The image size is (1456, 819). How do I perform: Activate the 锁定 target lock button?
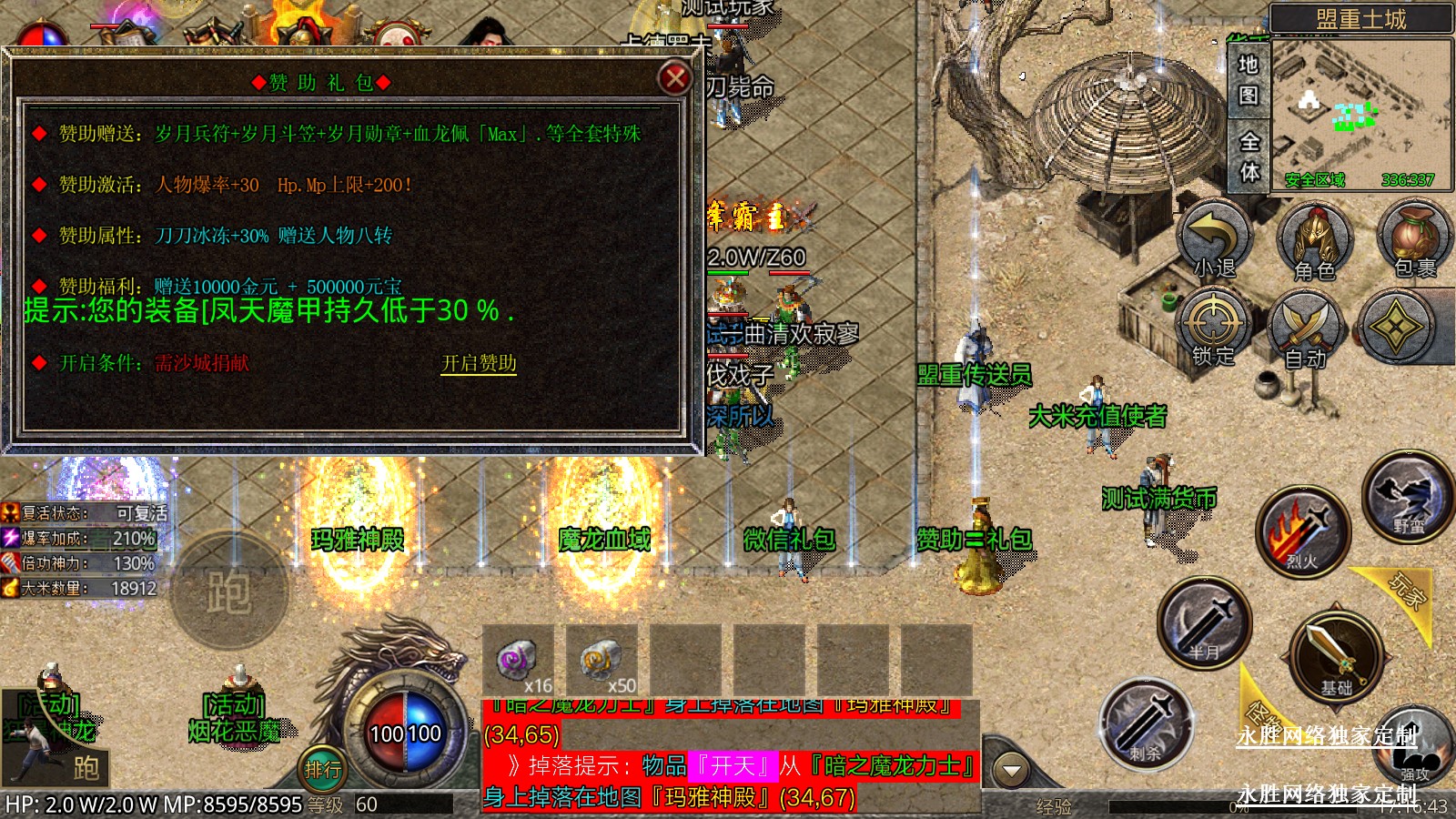click(x=1213, y=328)
